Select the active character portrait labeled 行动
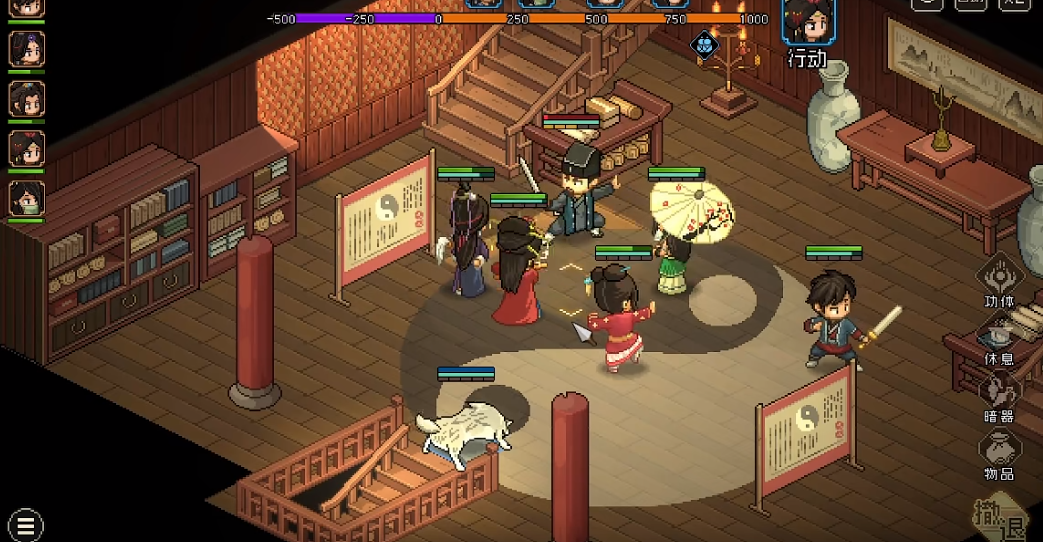Image resolution: width=1043 pixels, height=542 pixels. [808, 22]
